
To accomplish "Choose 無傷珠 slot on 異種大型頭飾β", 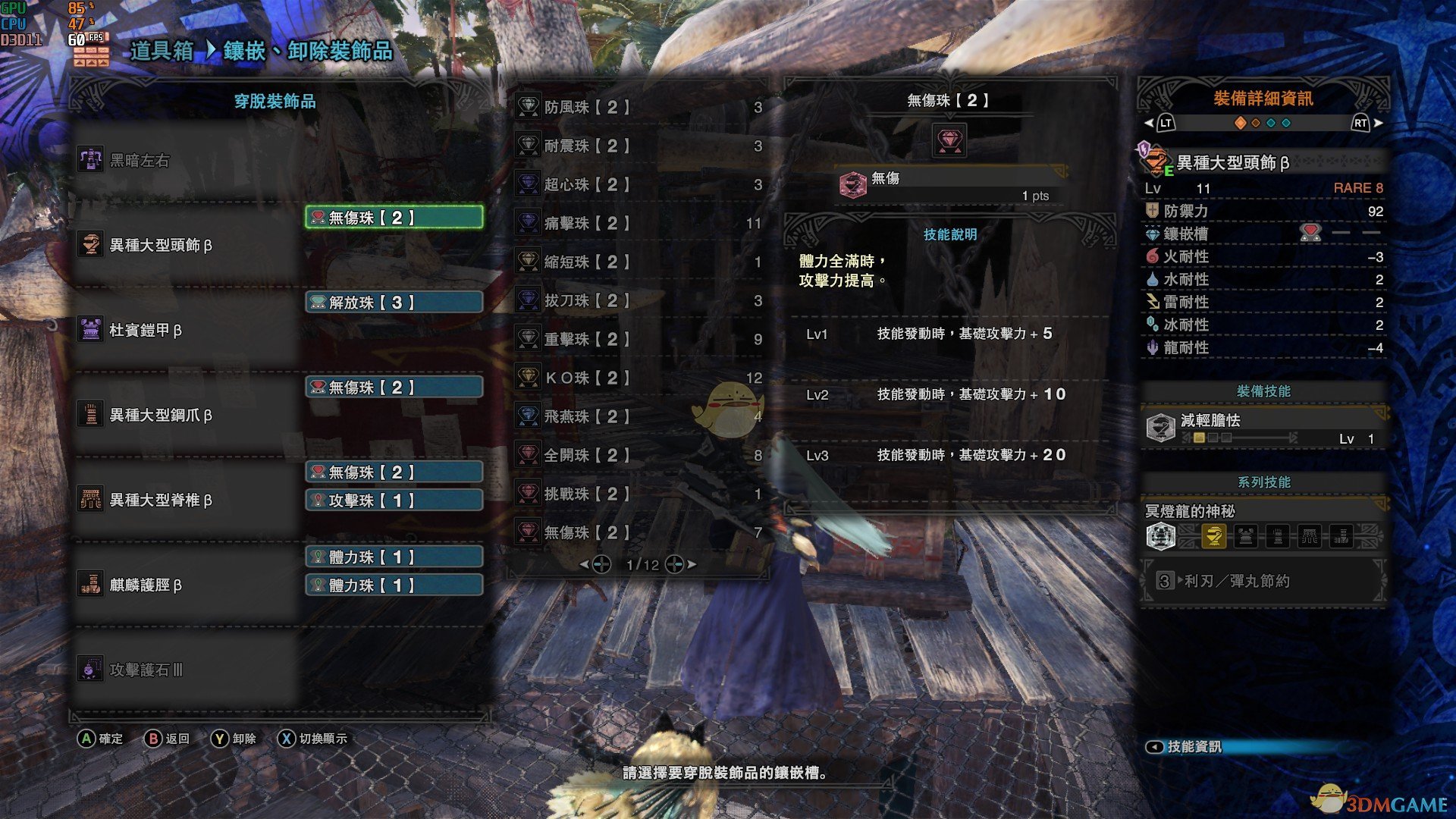I will 394,218.
